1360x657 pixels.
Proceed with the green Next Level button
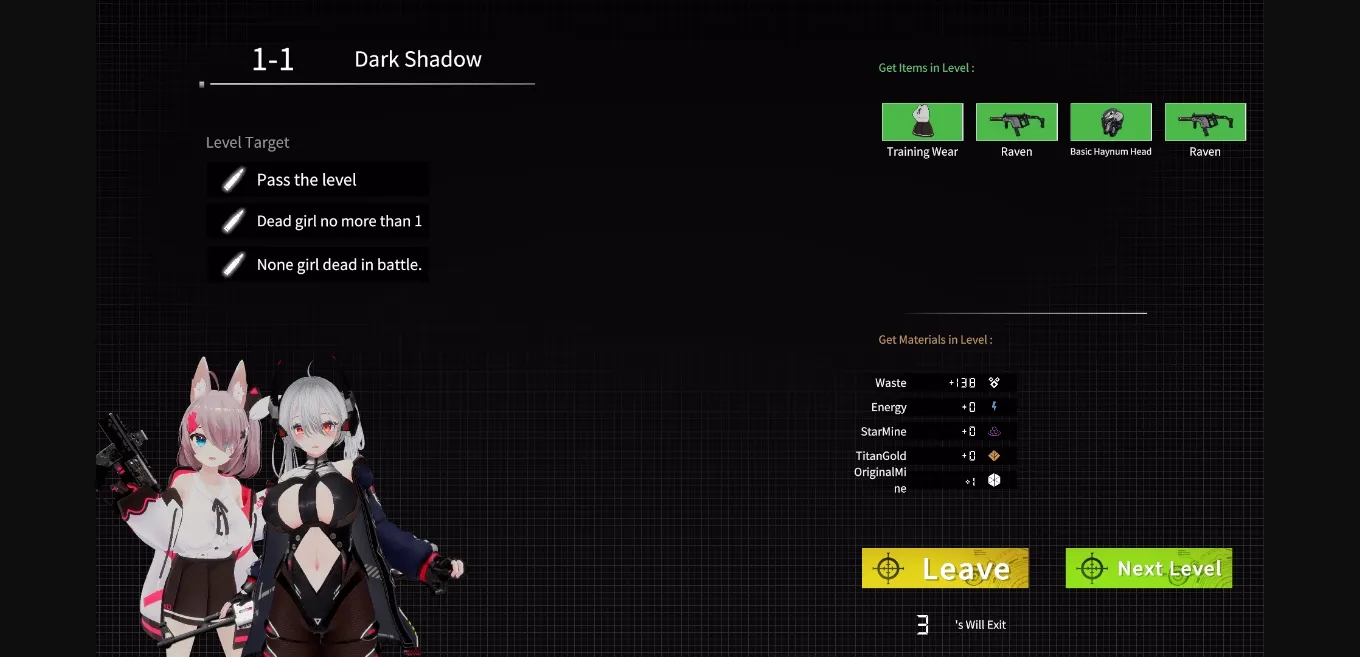coord(1148,568)
